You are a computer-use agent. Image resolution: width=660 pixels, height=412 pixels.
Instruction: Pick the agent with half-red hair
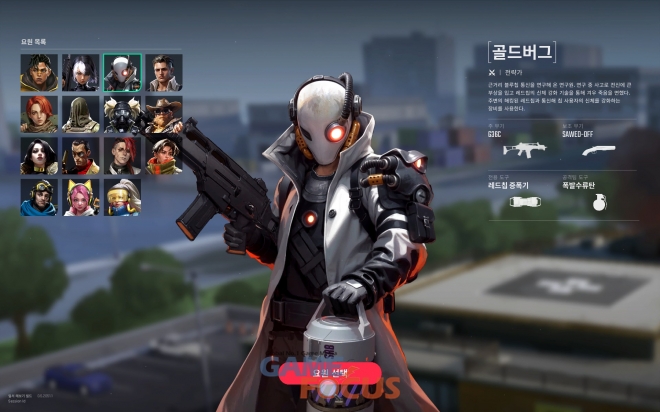tap(122, 156)
